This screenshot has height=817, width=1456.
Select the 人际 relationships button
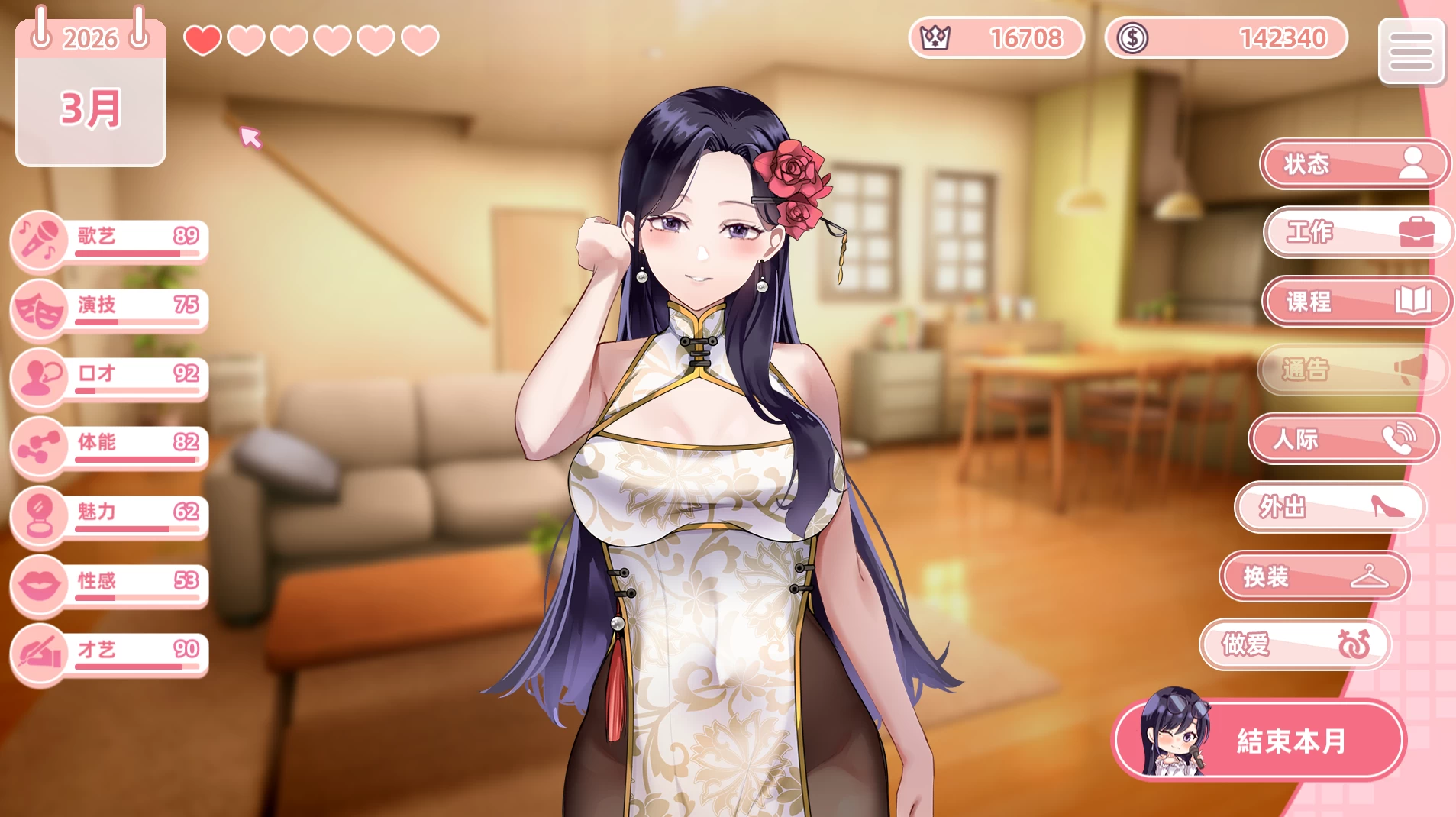[1343, 439]
